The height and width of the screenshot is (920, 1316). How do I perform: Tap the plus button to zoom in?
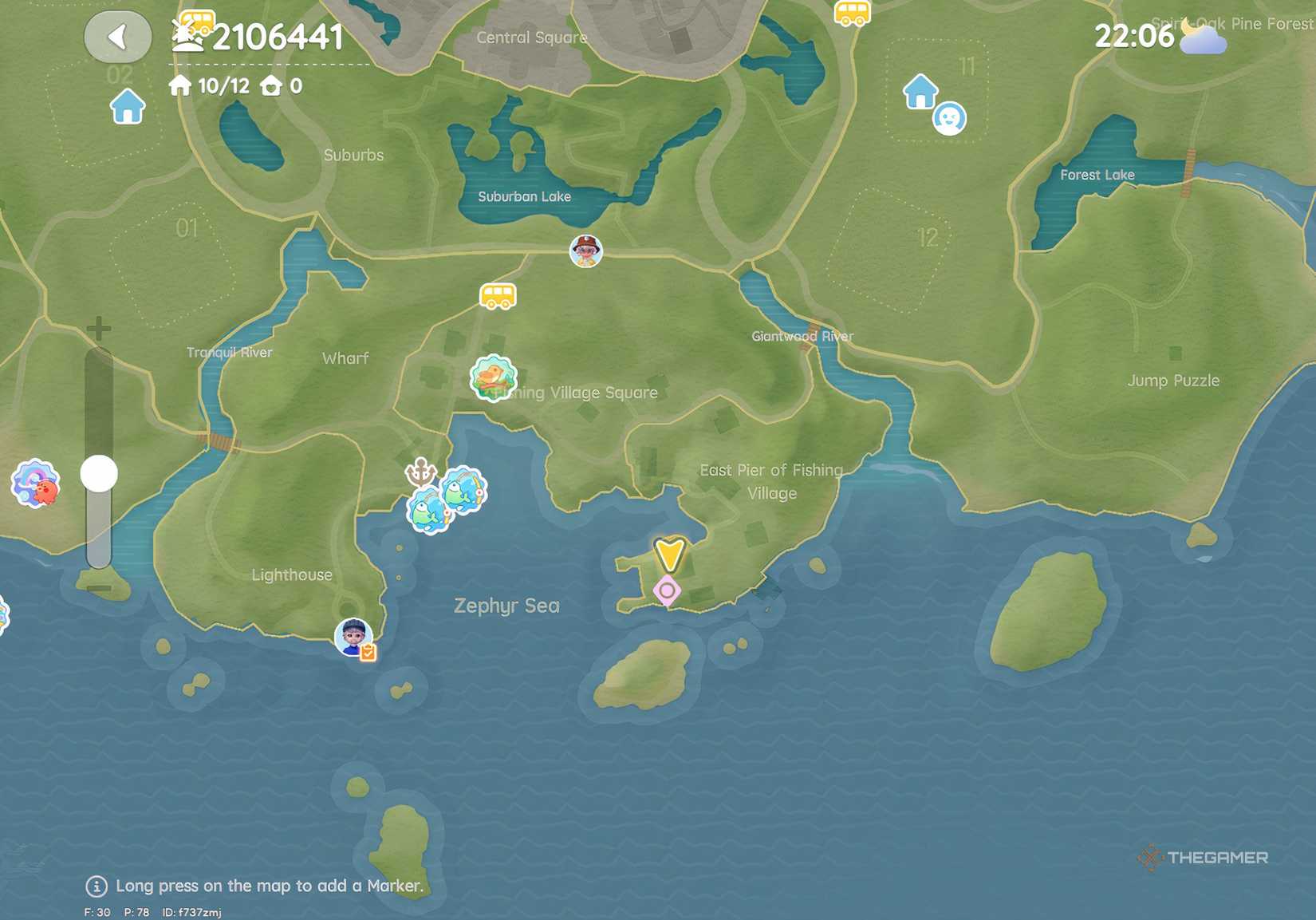click(x=99, y=326)
